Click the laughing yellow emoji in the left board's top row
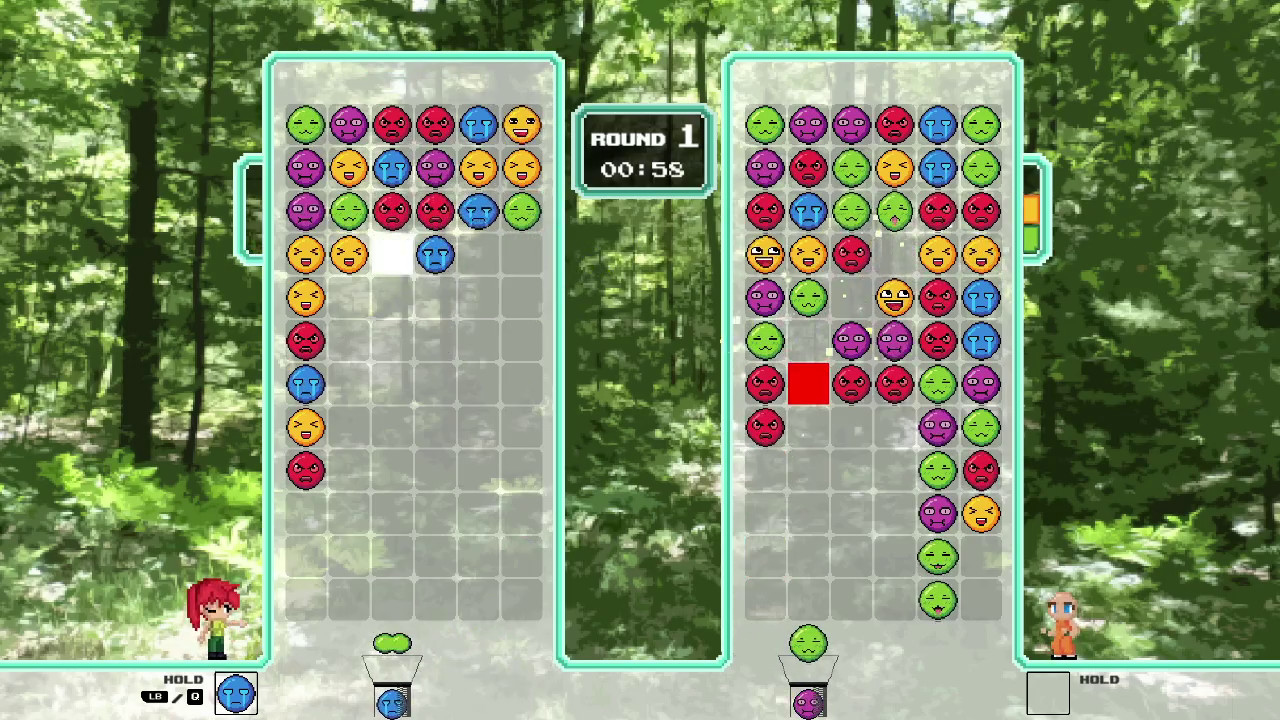1280x720 pixels. [x=523, y=124]
